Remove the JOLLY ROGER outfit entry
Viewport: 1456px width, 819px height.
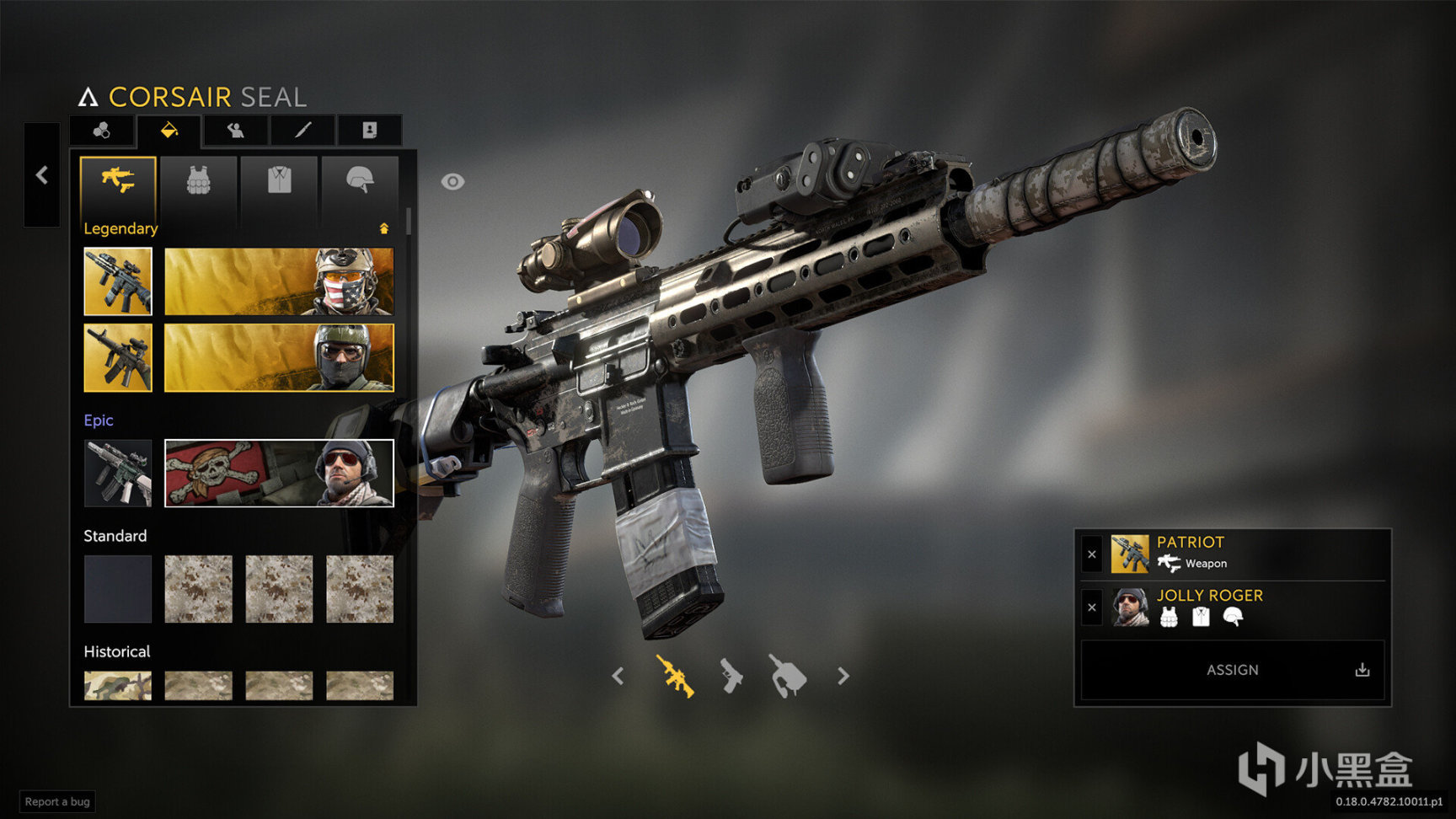coord(1092,608)
